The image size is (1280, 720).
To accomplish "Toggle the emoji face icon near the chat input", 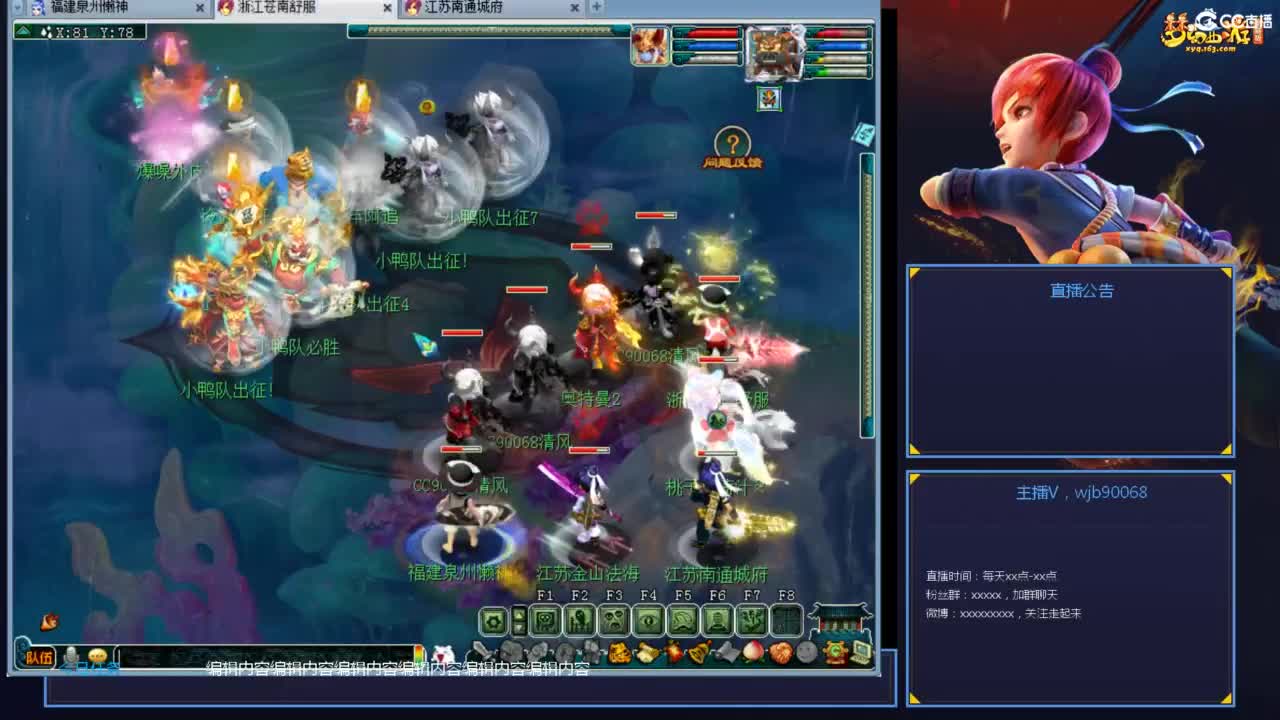I will [x=97, y=655].
